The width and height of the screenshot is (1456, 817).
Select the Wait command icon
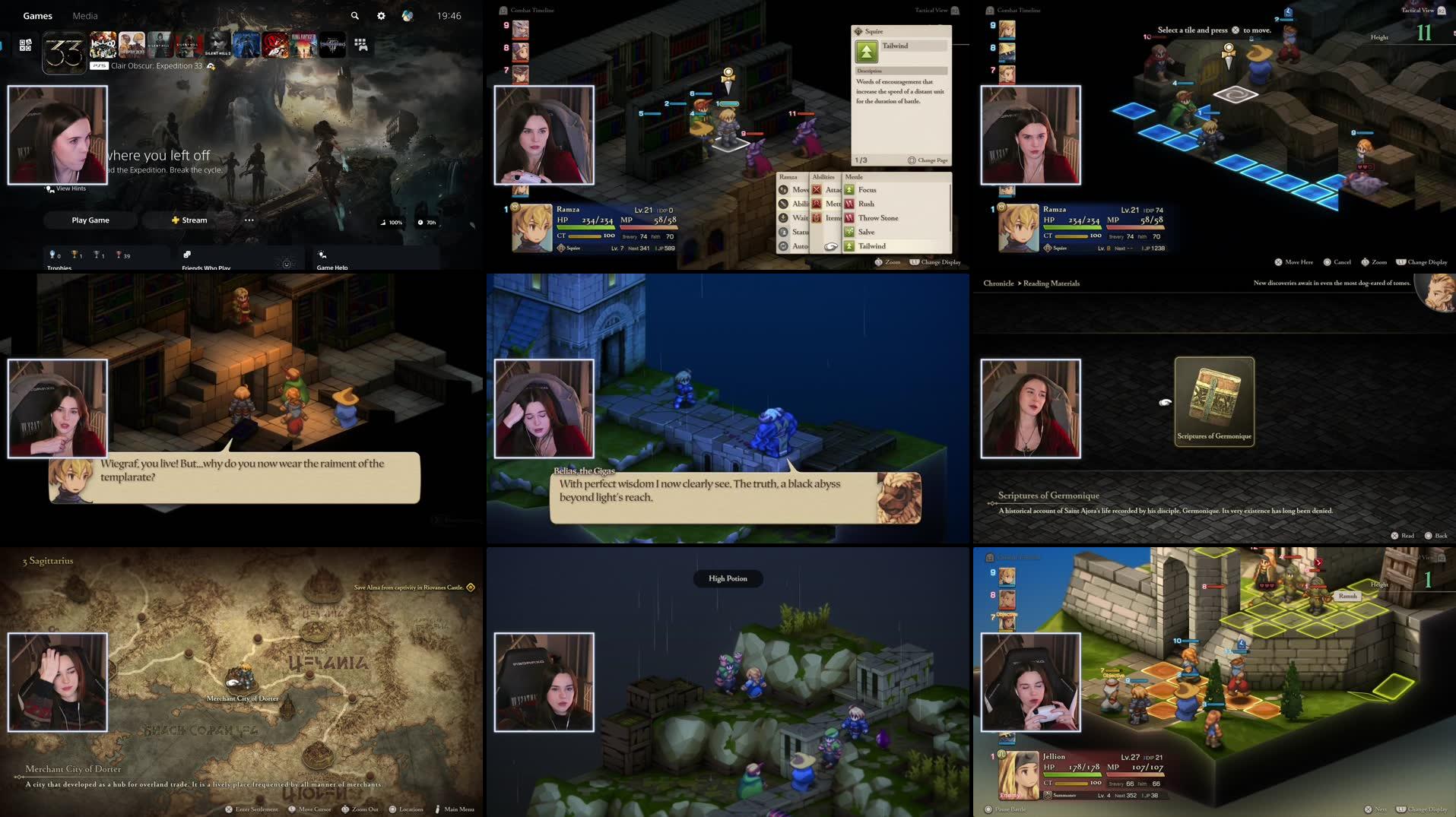784,217
